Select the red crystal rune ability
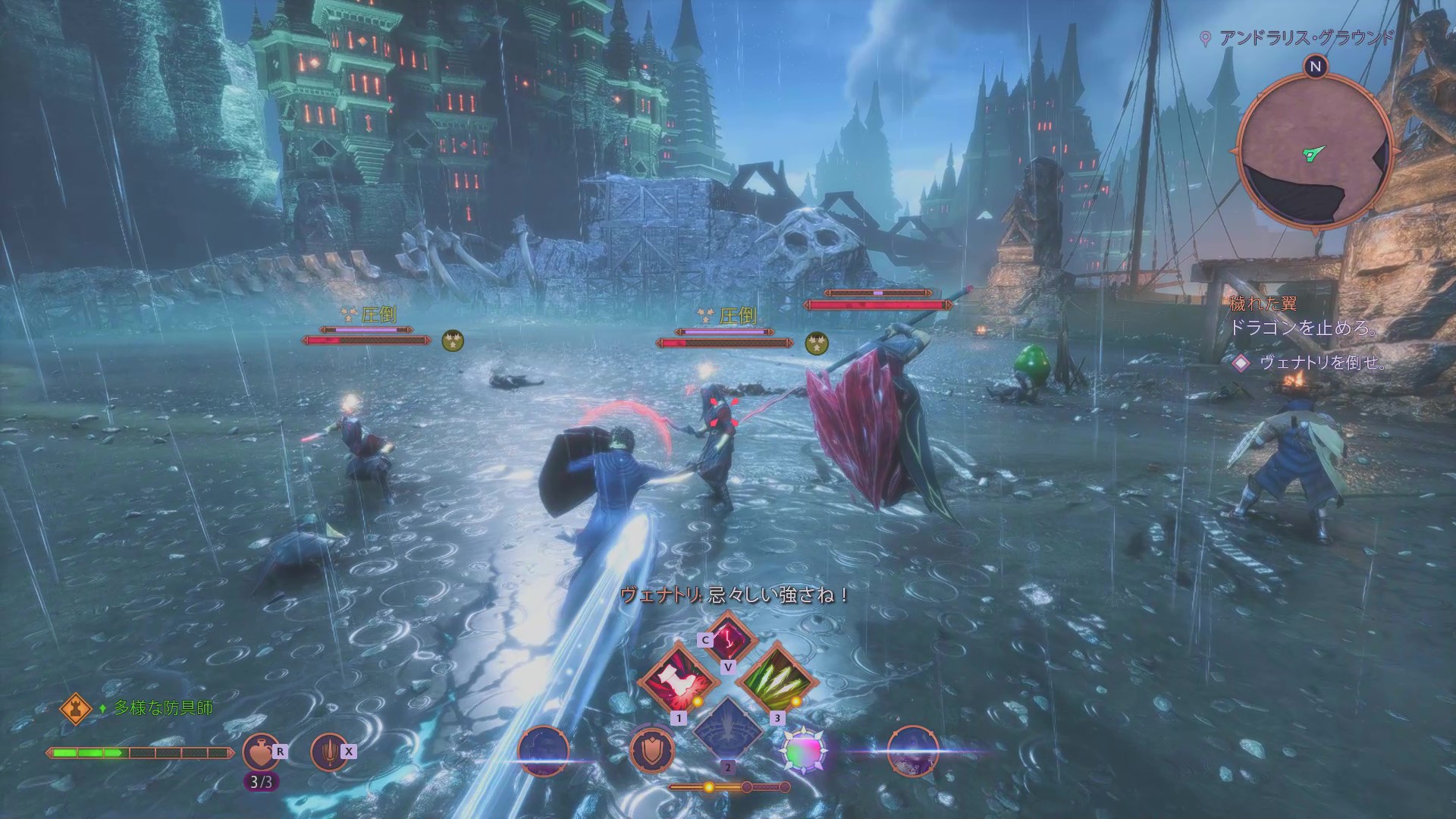 click(728, 635)
